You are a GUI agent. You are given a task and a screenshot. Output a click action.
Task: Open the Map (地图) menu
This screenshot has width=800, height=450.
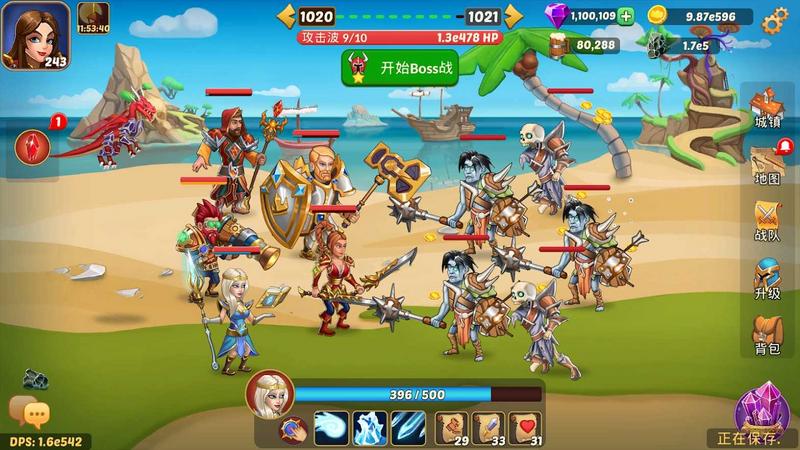pyautogui.click(x=767, y=165)
